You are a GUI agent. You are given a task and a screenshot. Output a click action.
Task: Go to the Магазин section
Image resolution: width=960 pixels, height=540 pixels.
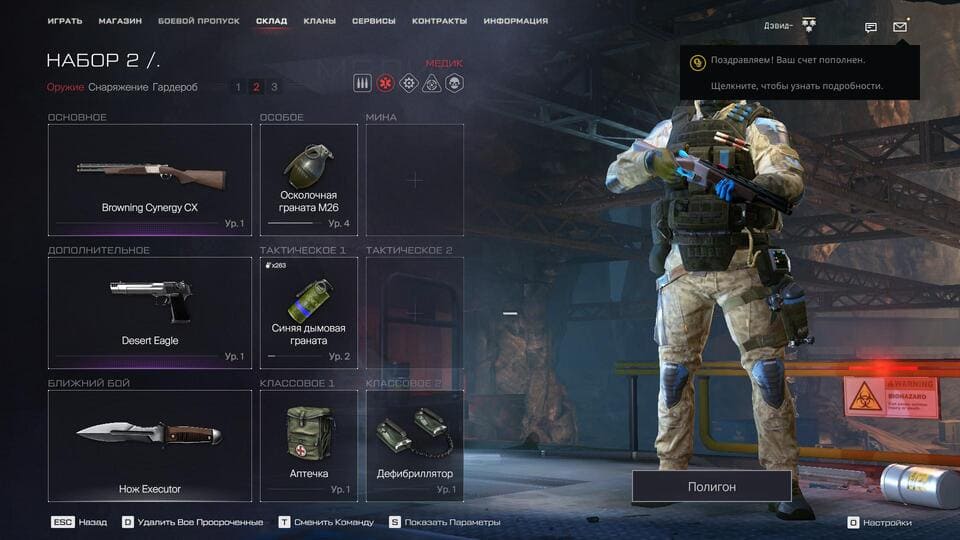coord(120,21)
